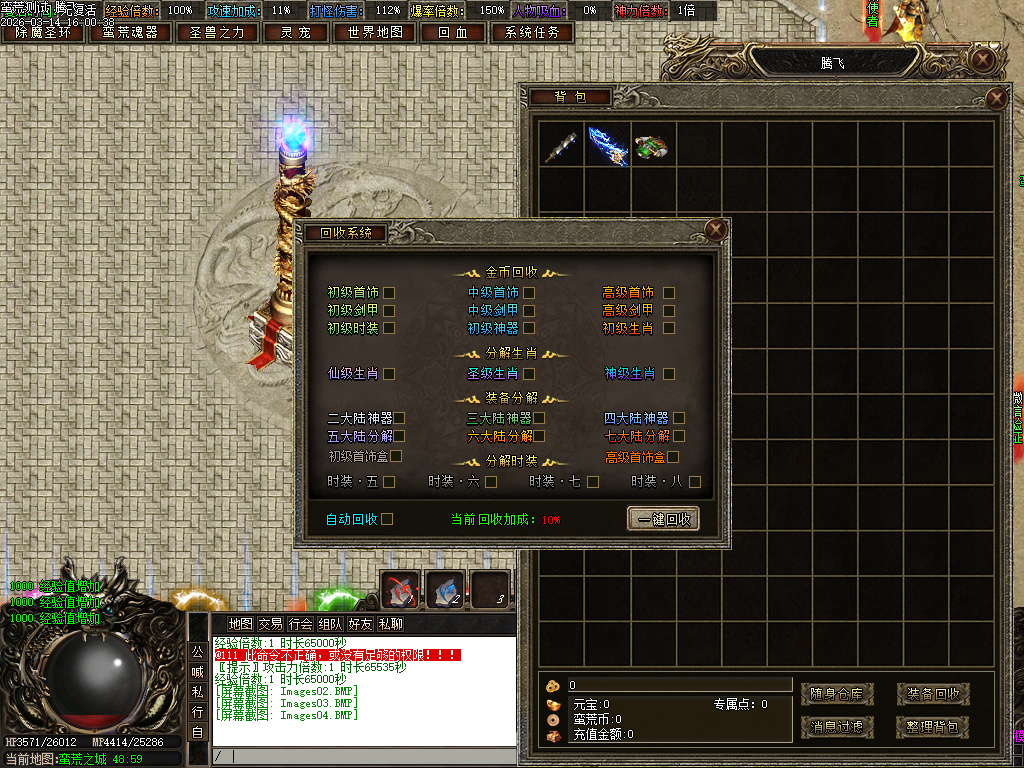Select the dark staff item in backpack

coord(561,145)
